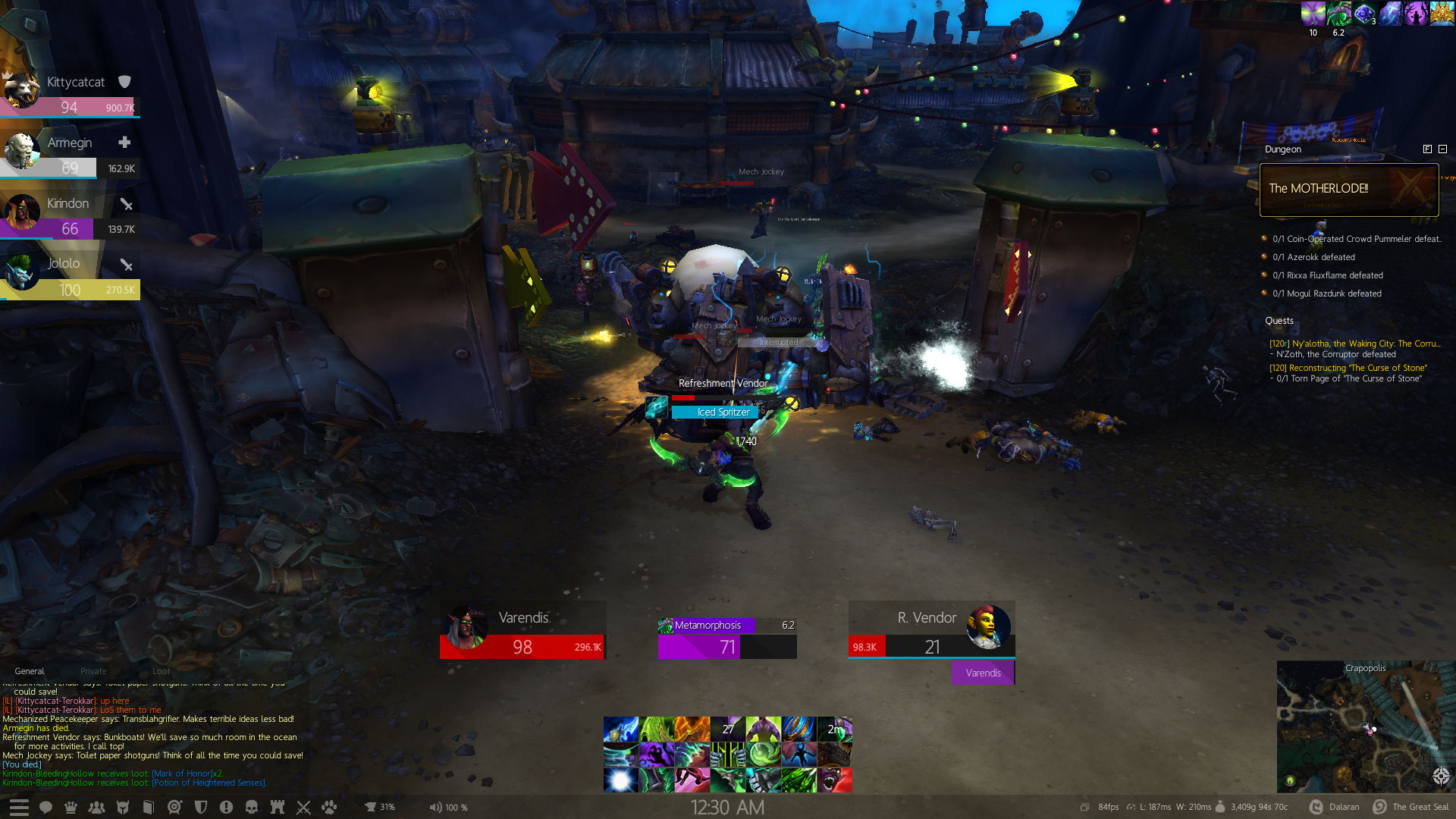
Task: Collapse the Quests section header
Action: click(1279, 320)
